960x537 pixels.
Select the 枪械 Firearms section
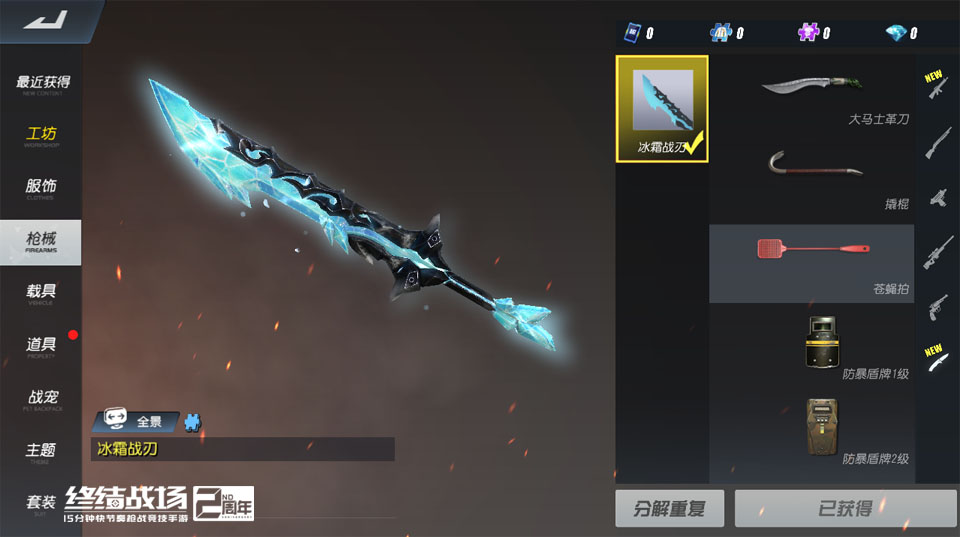coord(42,240)
